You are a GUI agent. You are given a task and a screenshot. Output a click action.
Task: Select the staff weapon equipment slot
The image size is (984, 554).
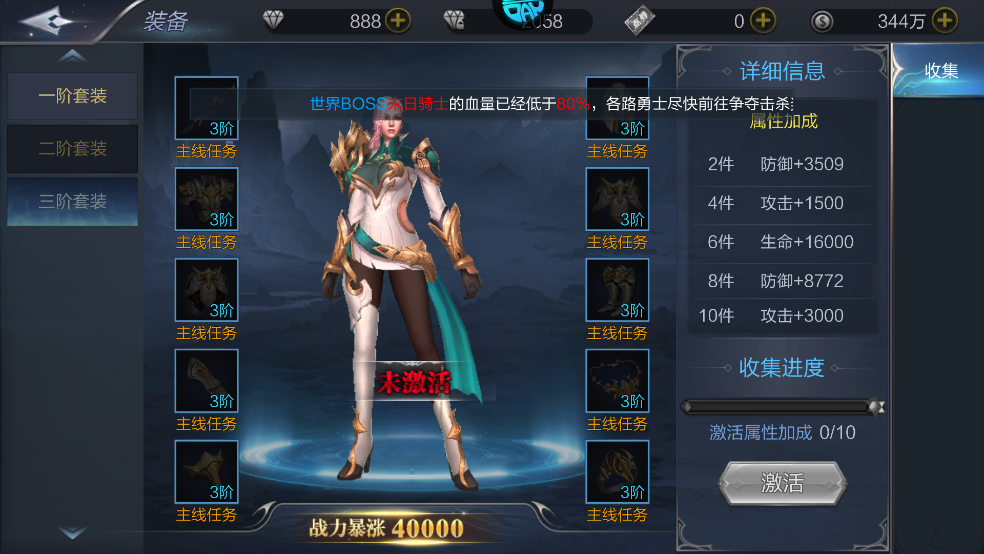207,108
